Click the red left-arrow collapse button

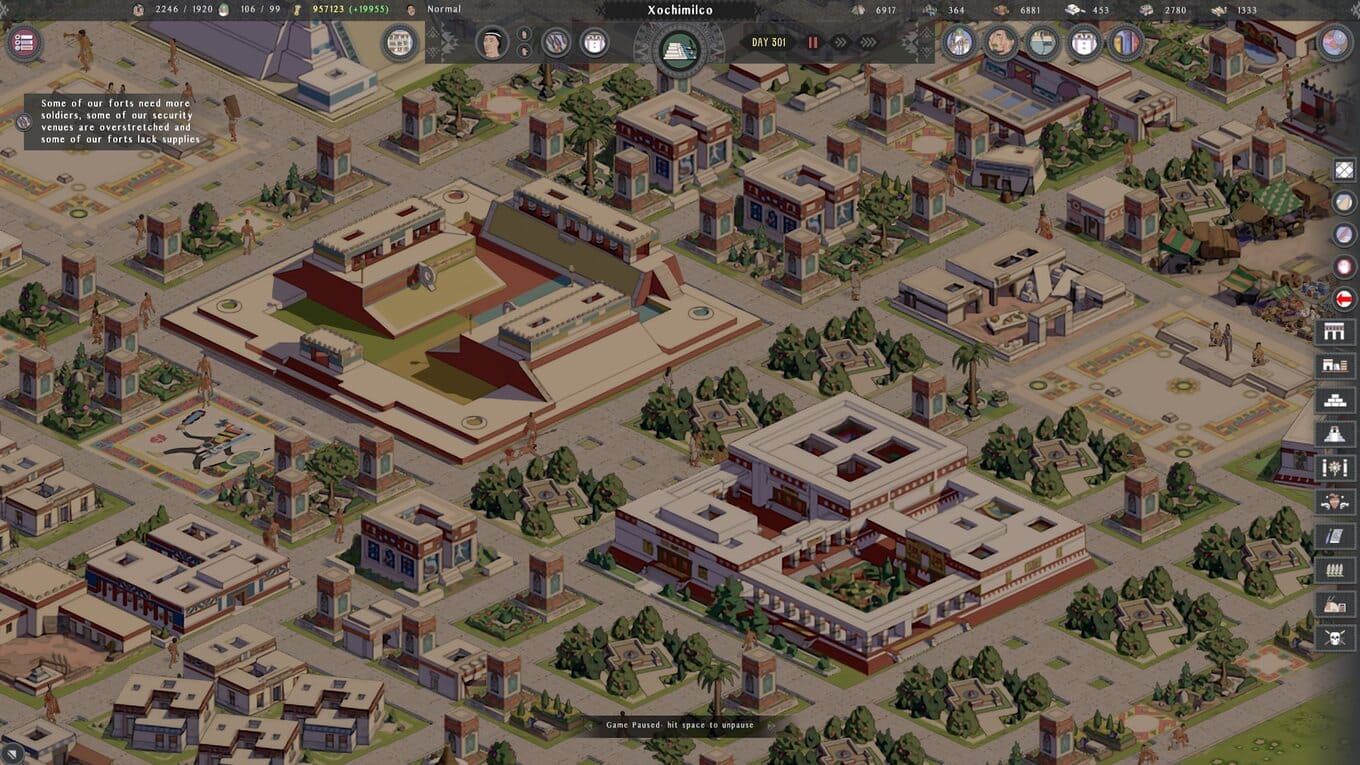1345,298
